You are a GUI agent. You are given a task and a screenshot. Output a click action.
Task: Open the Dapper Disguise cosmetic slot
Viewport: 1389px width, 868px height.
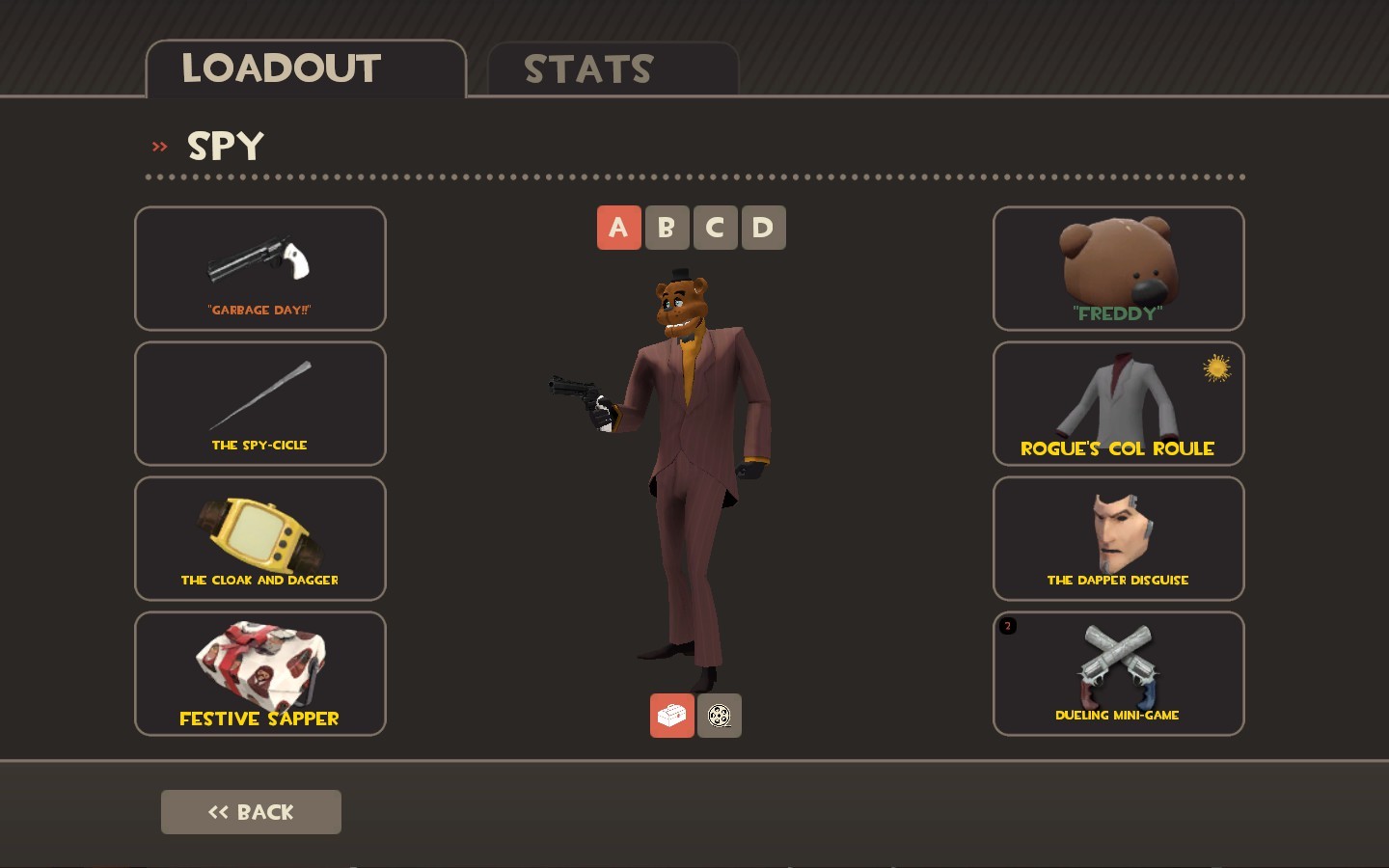coord(1117,538)
